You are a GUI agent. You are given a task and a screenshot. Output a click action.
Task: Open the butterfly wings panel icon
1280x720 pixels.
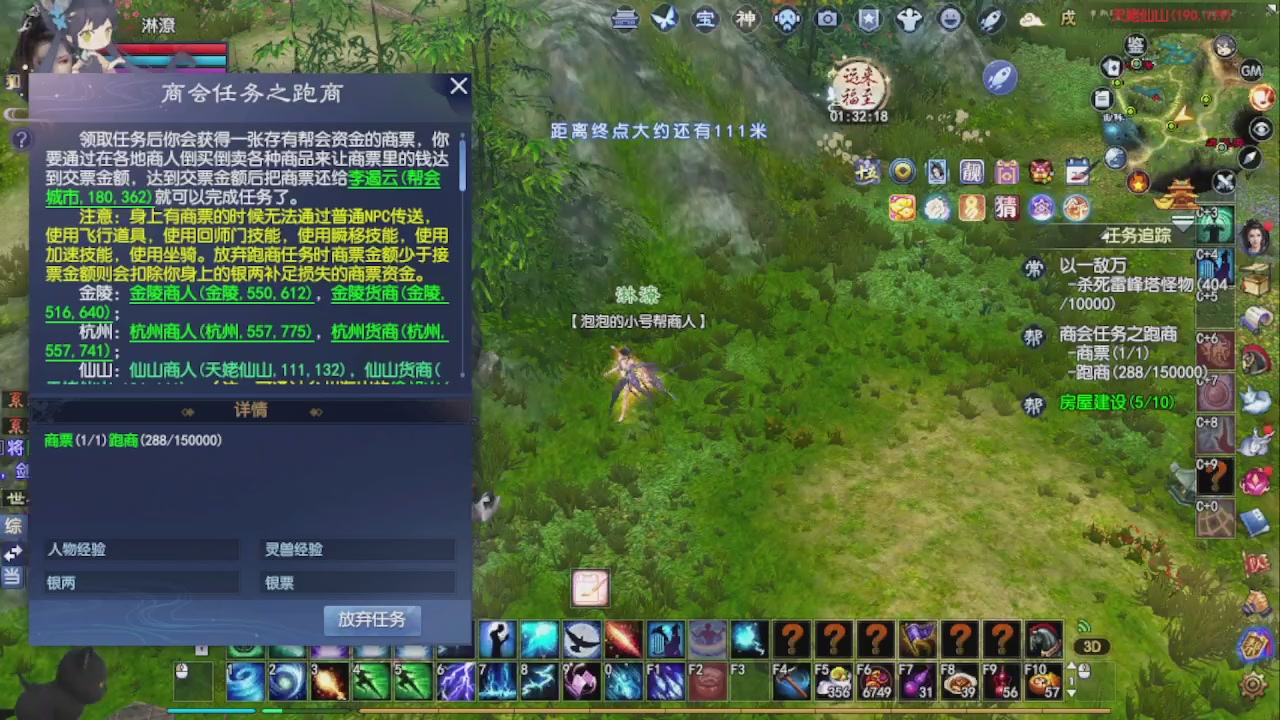pos(666,19)
